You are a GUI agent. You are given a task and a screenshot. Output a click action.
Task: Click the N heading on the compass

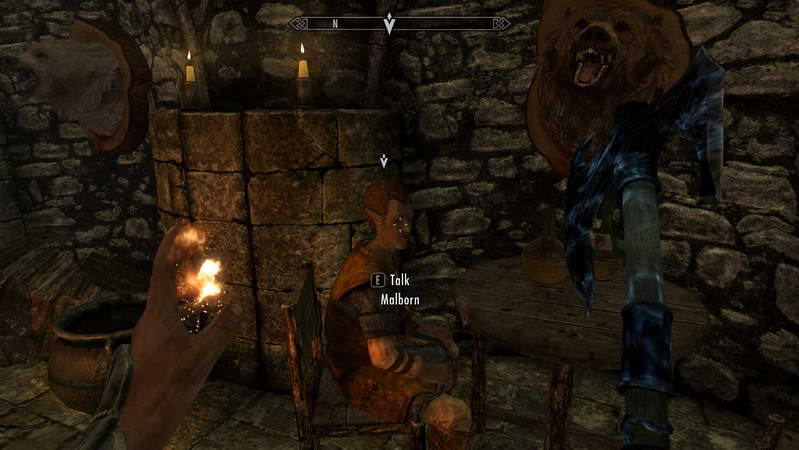335,22
